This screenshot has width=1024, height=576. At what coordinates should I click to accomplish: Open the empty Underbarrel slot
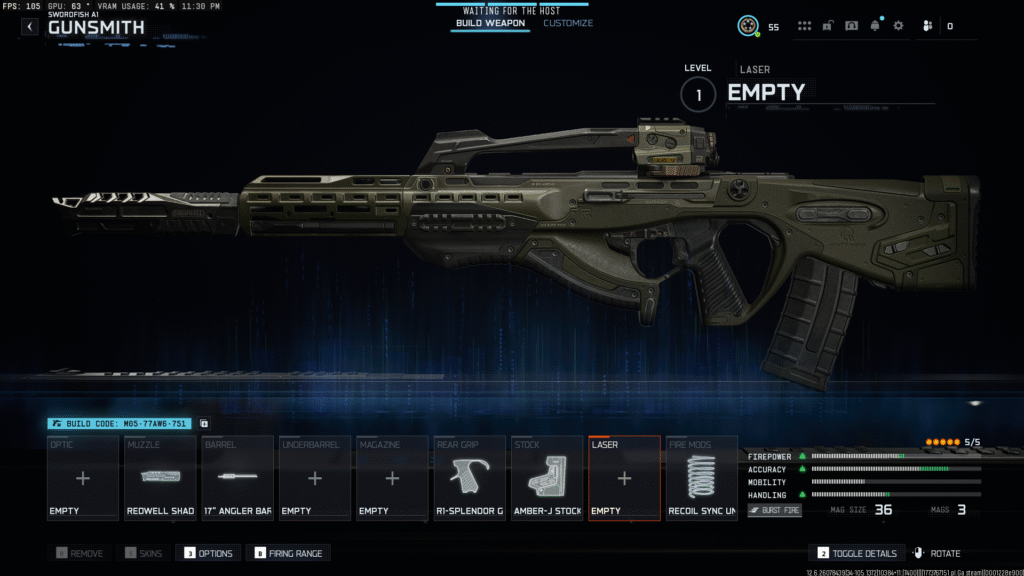(x=315, y=478)
